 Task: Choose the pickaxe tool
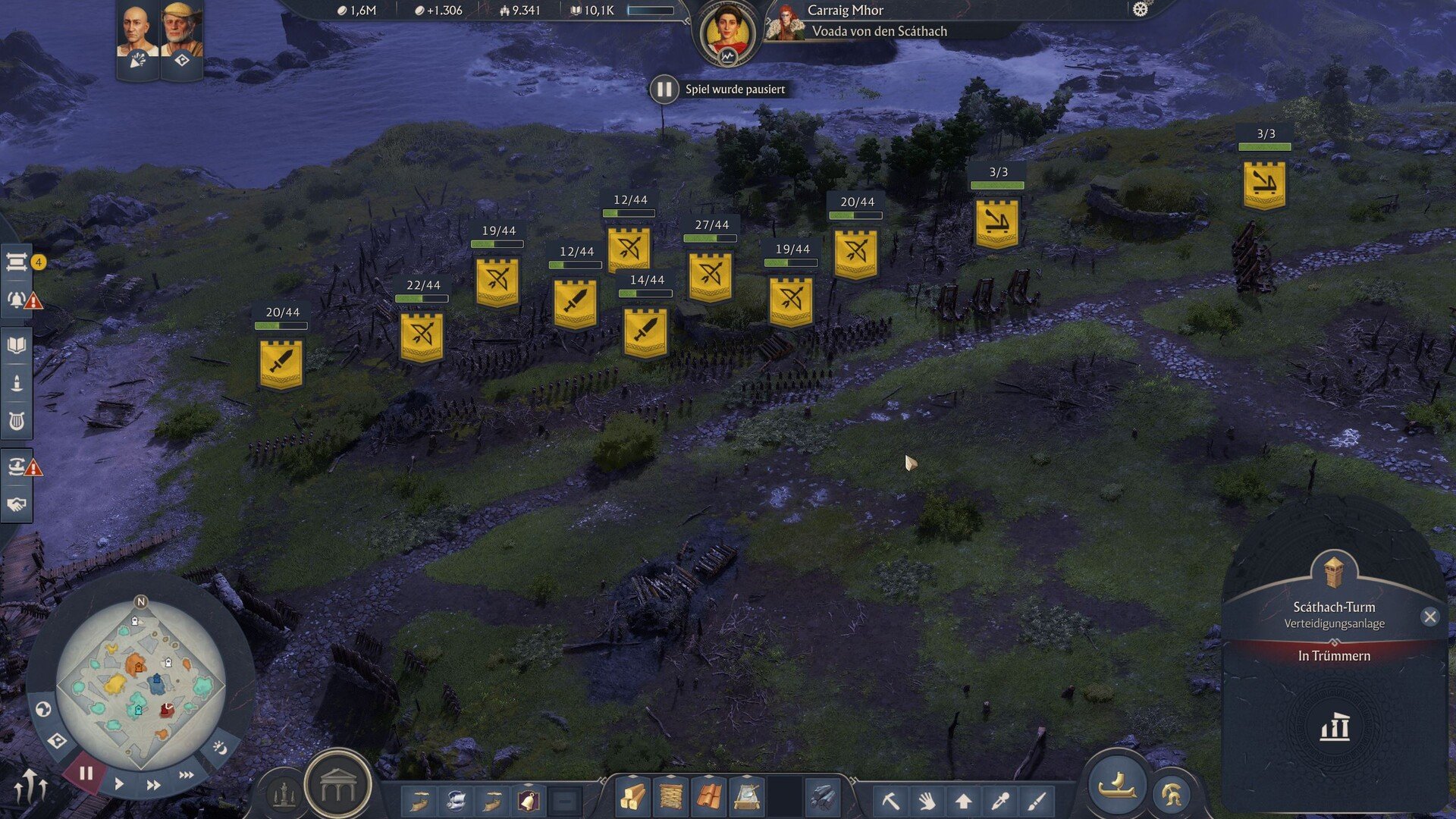tap(890, 800)
